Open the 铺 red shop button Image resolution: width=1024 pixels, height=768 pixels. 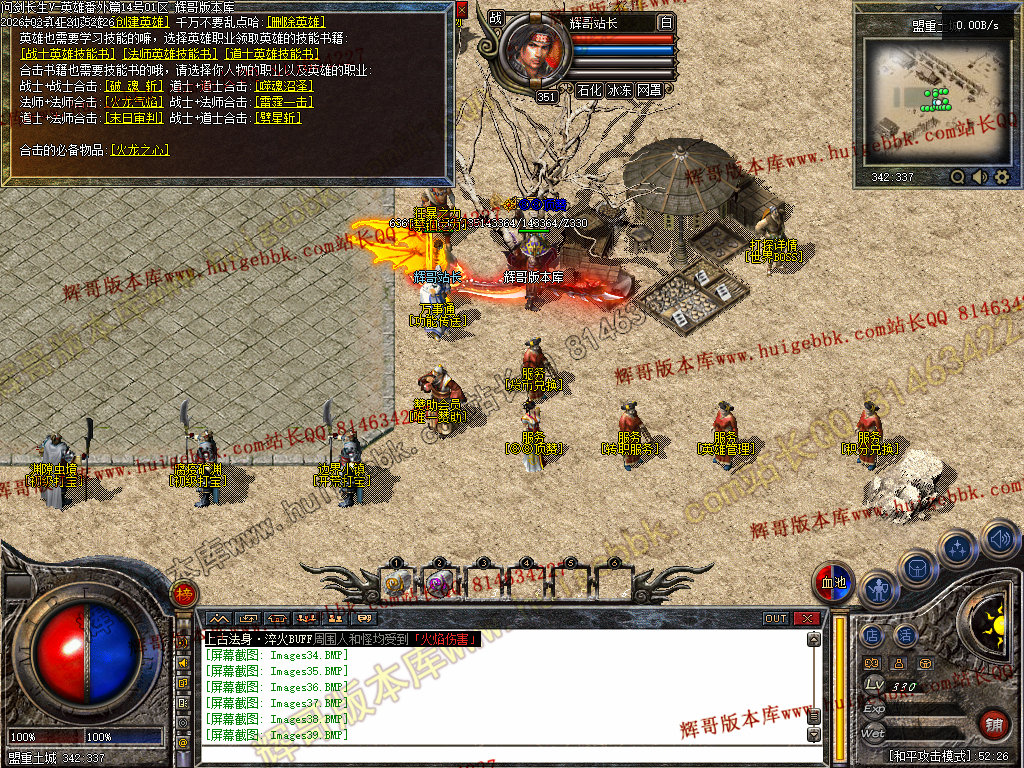coord(994,723)
